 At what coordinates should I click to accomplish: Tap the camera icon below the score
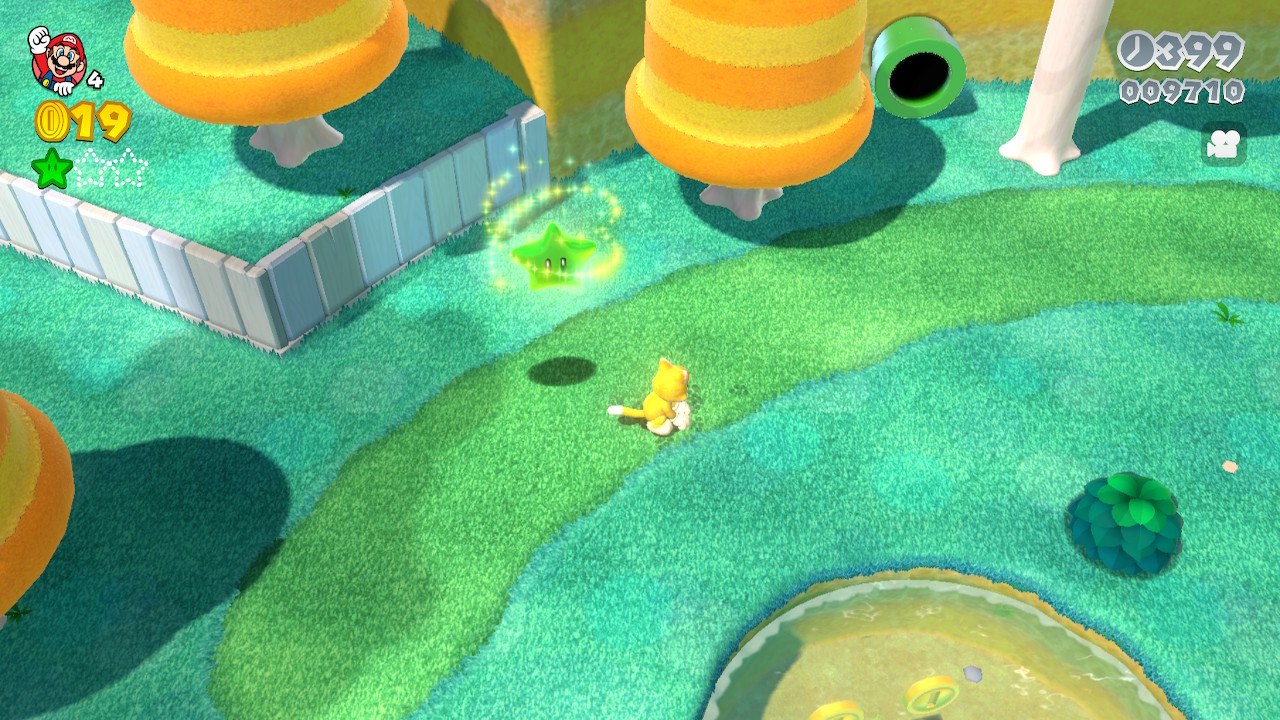[1222, 144]
